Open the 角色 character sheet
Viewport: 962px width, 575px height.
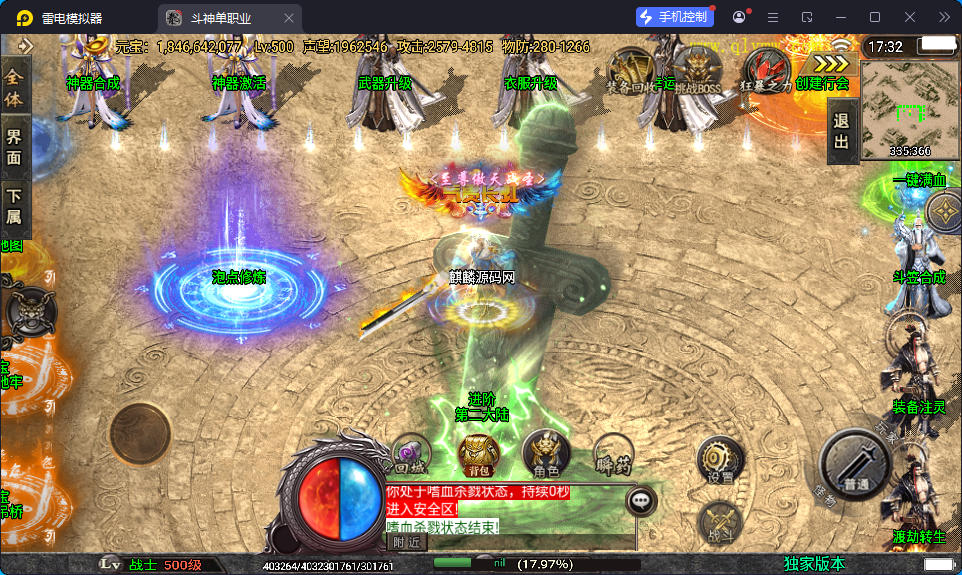click(x=546, y=452)
